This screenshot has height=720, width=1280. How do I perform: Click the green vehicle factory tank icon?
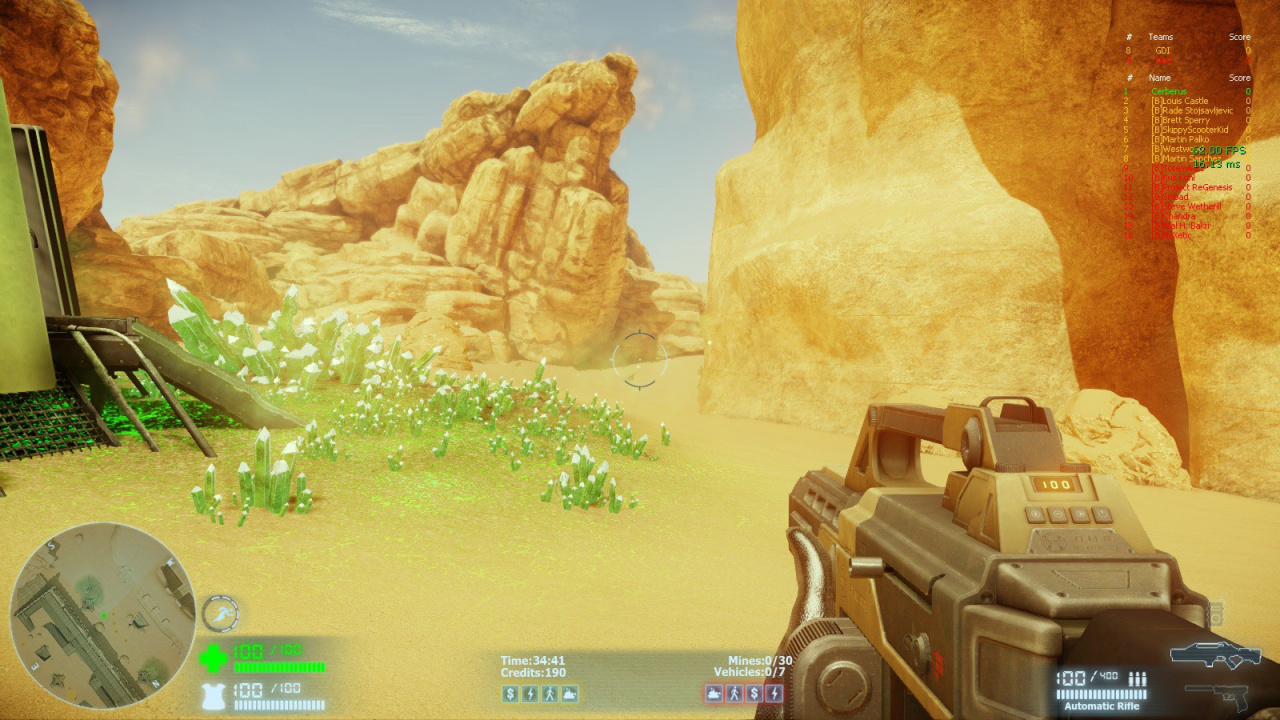(x=569, y=693)
